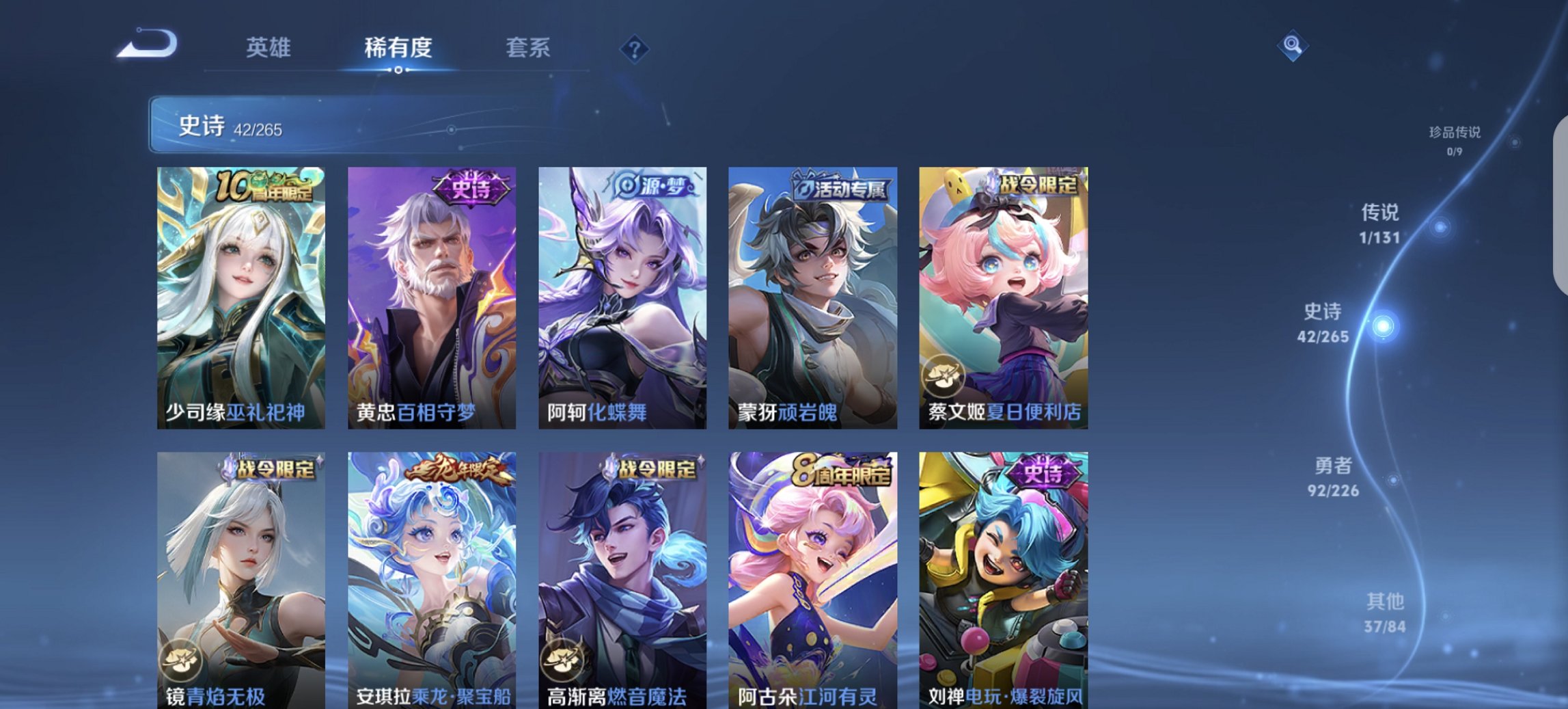
Task: Open the 黄忠 百相守梦 skin thumbnail
Action: 430,294
